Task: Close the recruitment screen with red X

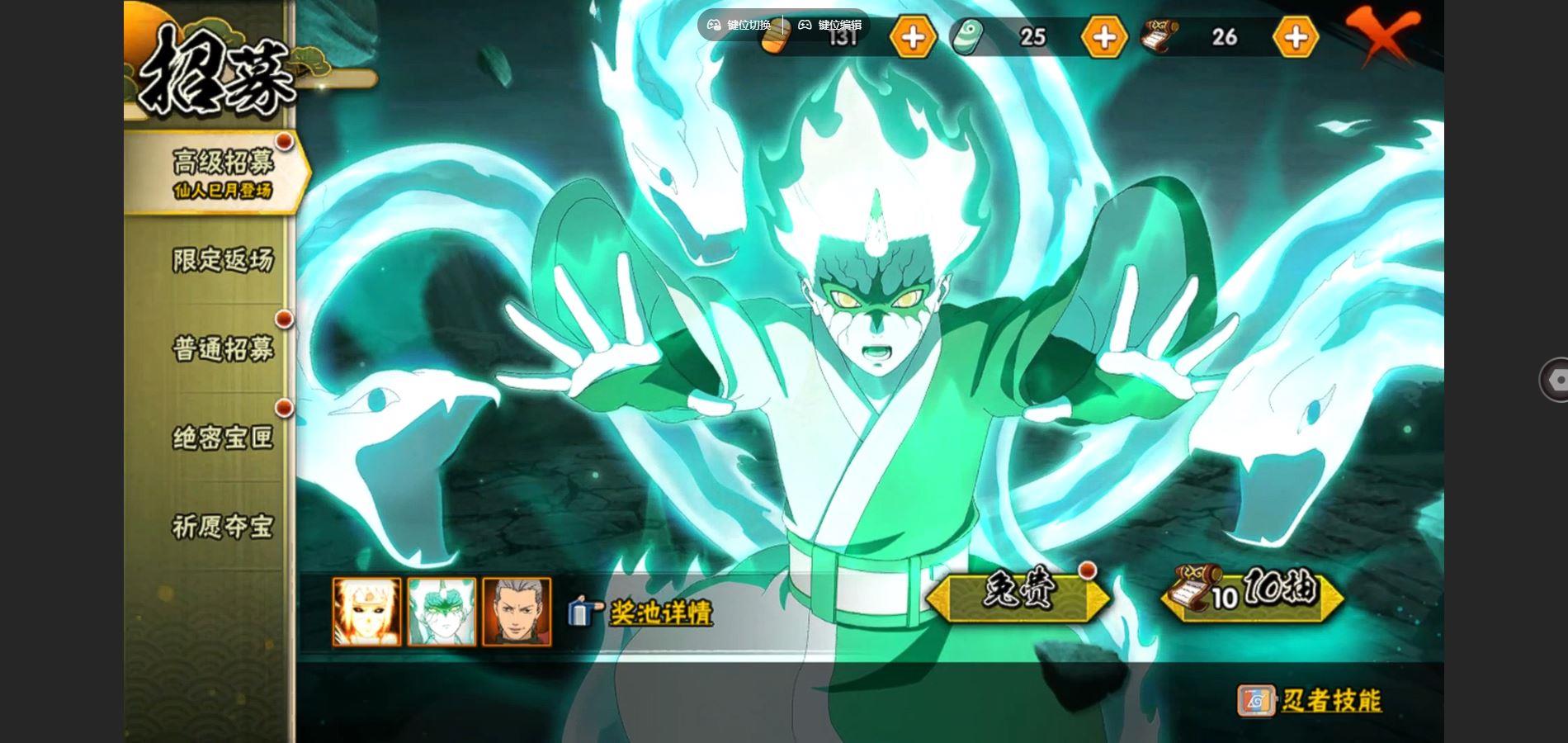Action: (x=1383, y=35)
